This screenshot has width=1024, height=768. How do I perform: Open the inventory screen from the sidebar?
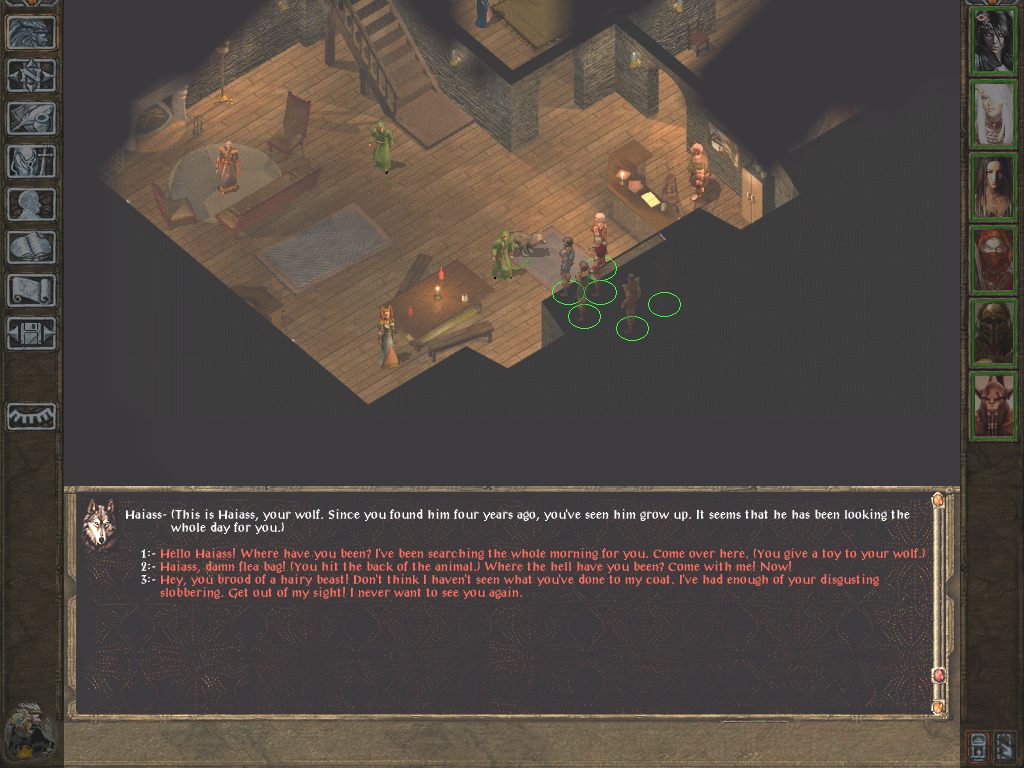pyautogui.click(x=31, y=162)
